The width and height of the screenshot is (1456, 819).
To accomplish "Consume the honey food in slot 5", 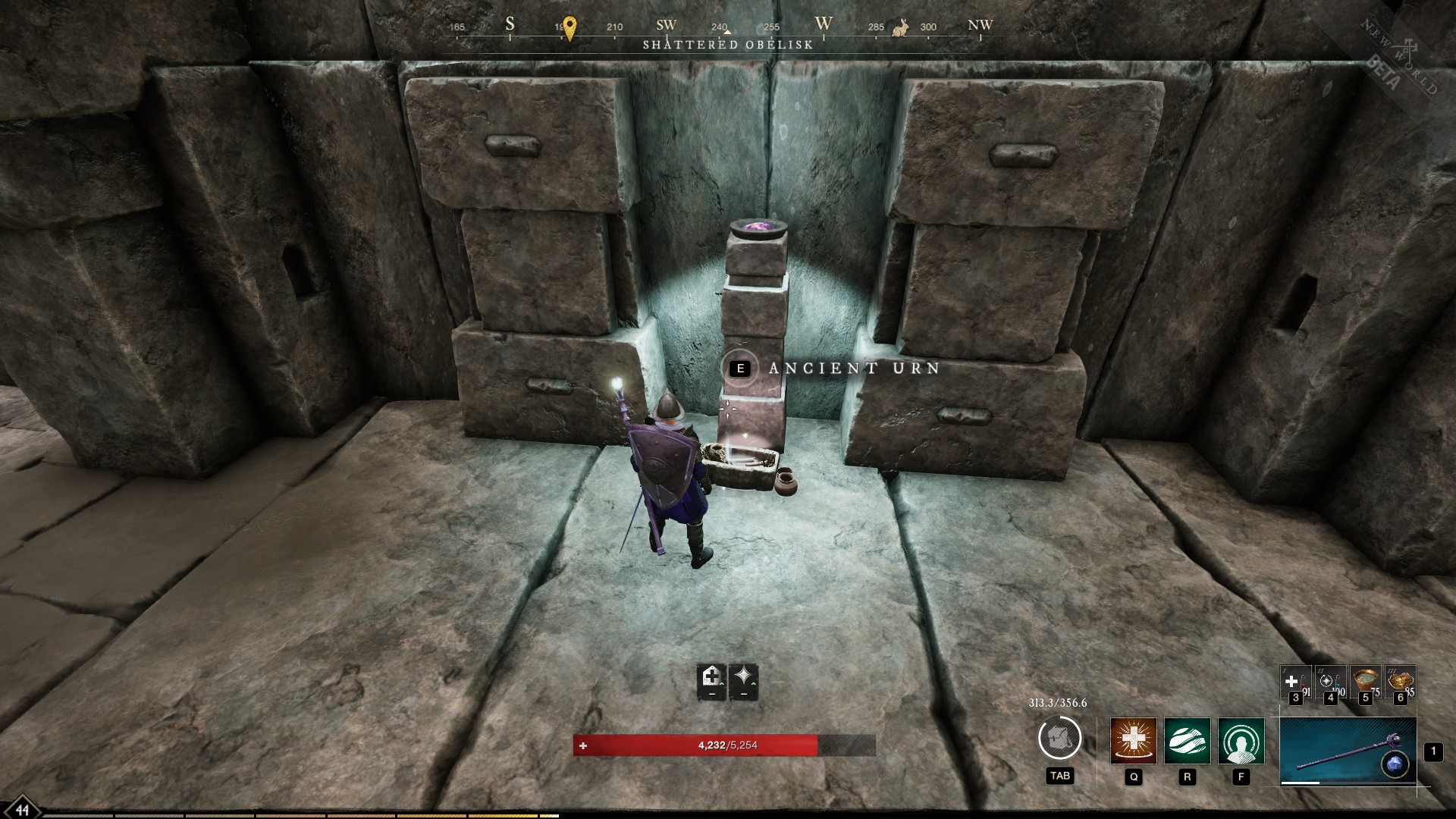I will tap(1364, 682).
